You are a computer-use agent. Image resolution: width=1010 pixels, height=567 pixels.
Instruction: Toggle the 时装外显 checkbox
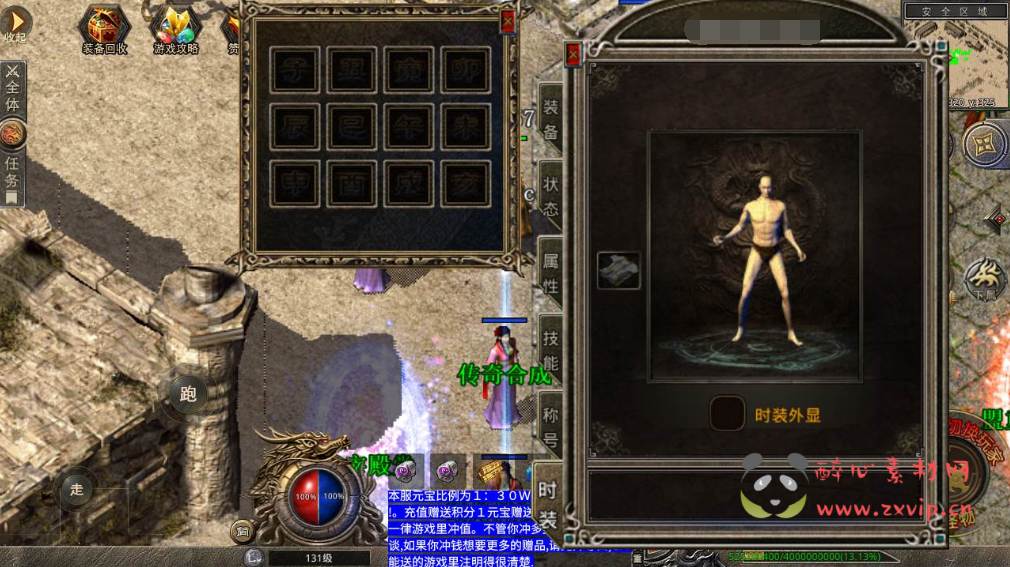click(727, 413)
